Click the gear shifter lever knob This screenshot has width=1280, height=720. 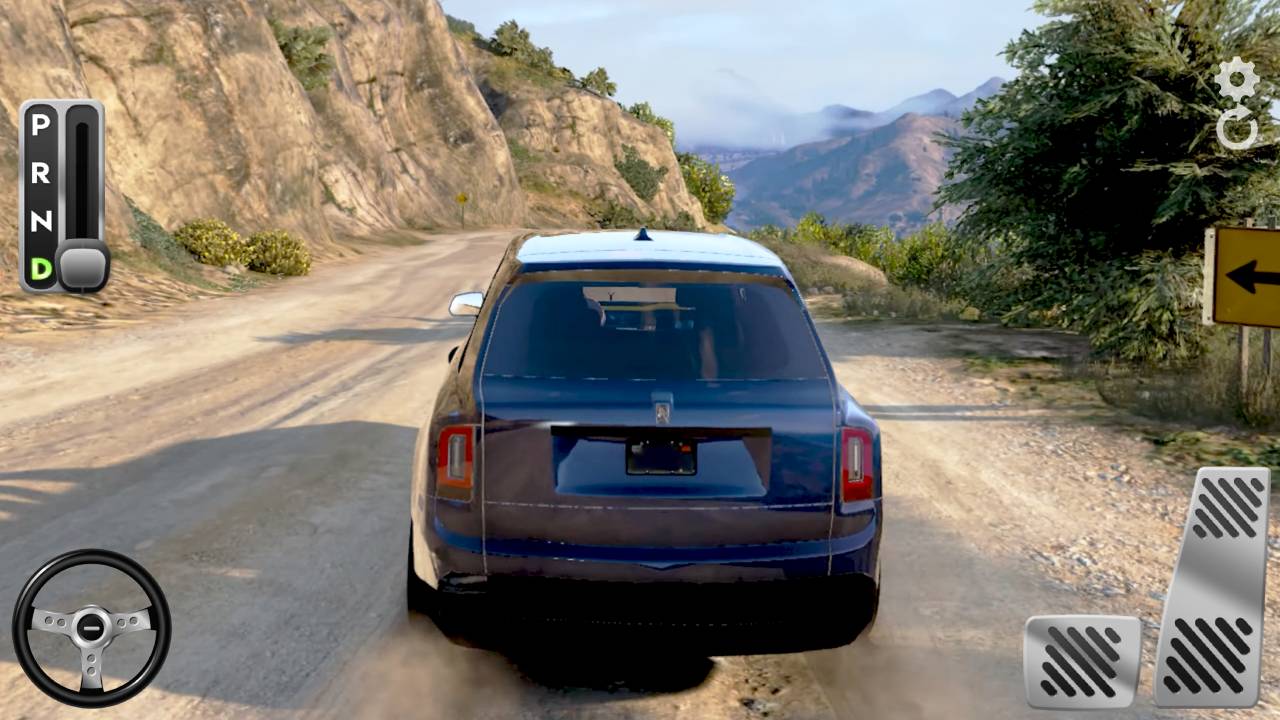82,266
